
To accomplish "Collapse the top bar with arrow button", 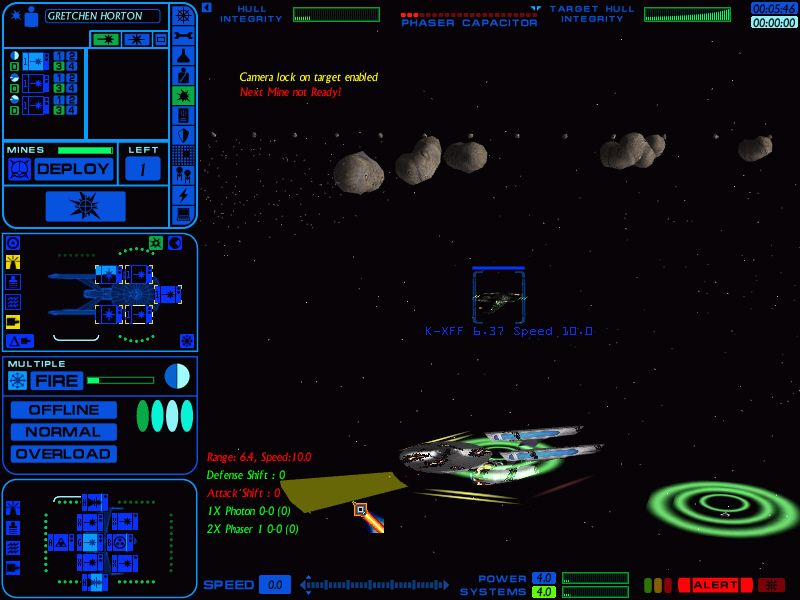I will (206, 7).
